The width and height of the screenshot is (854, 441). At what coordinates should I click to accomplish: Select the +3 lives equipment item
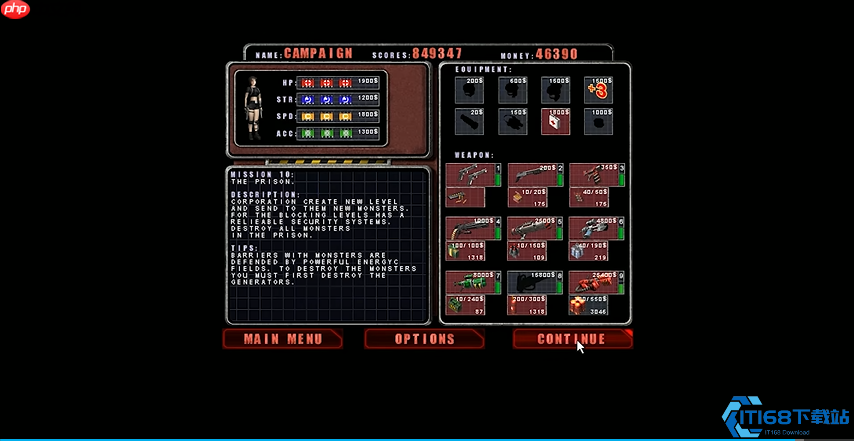(x=598, y=91)
